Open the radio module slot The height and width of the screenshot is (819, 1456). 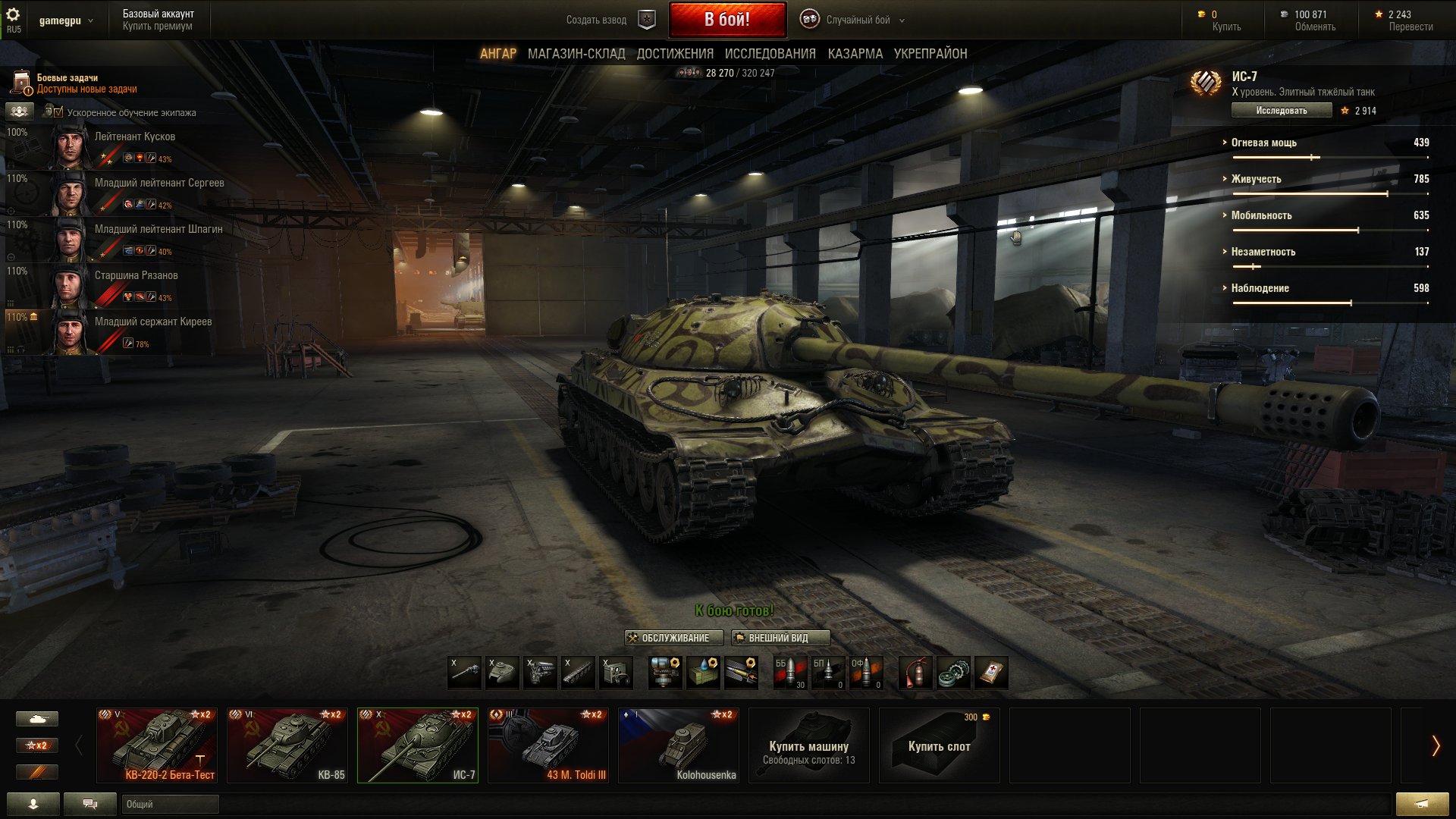615,673
